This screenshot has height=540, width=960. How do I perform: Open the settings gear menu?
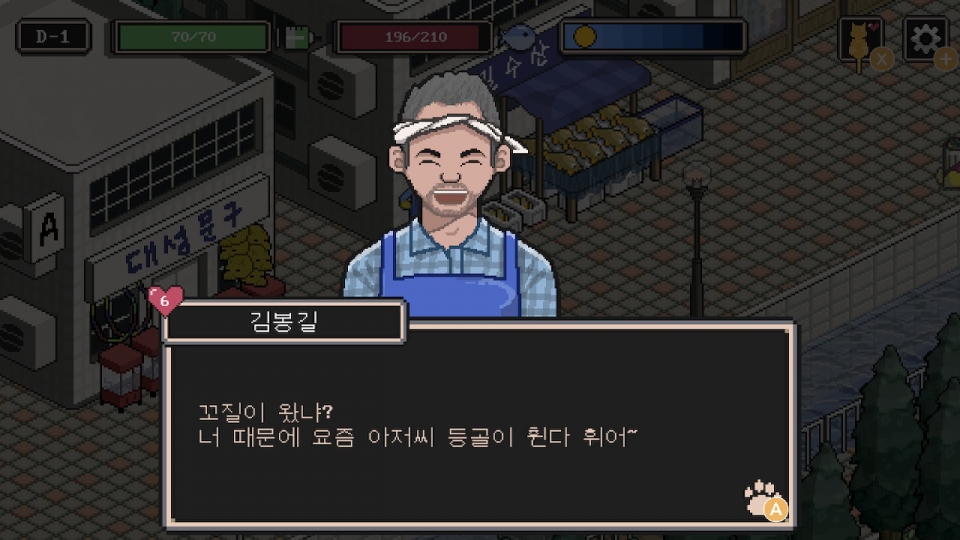tap(925, 38)
